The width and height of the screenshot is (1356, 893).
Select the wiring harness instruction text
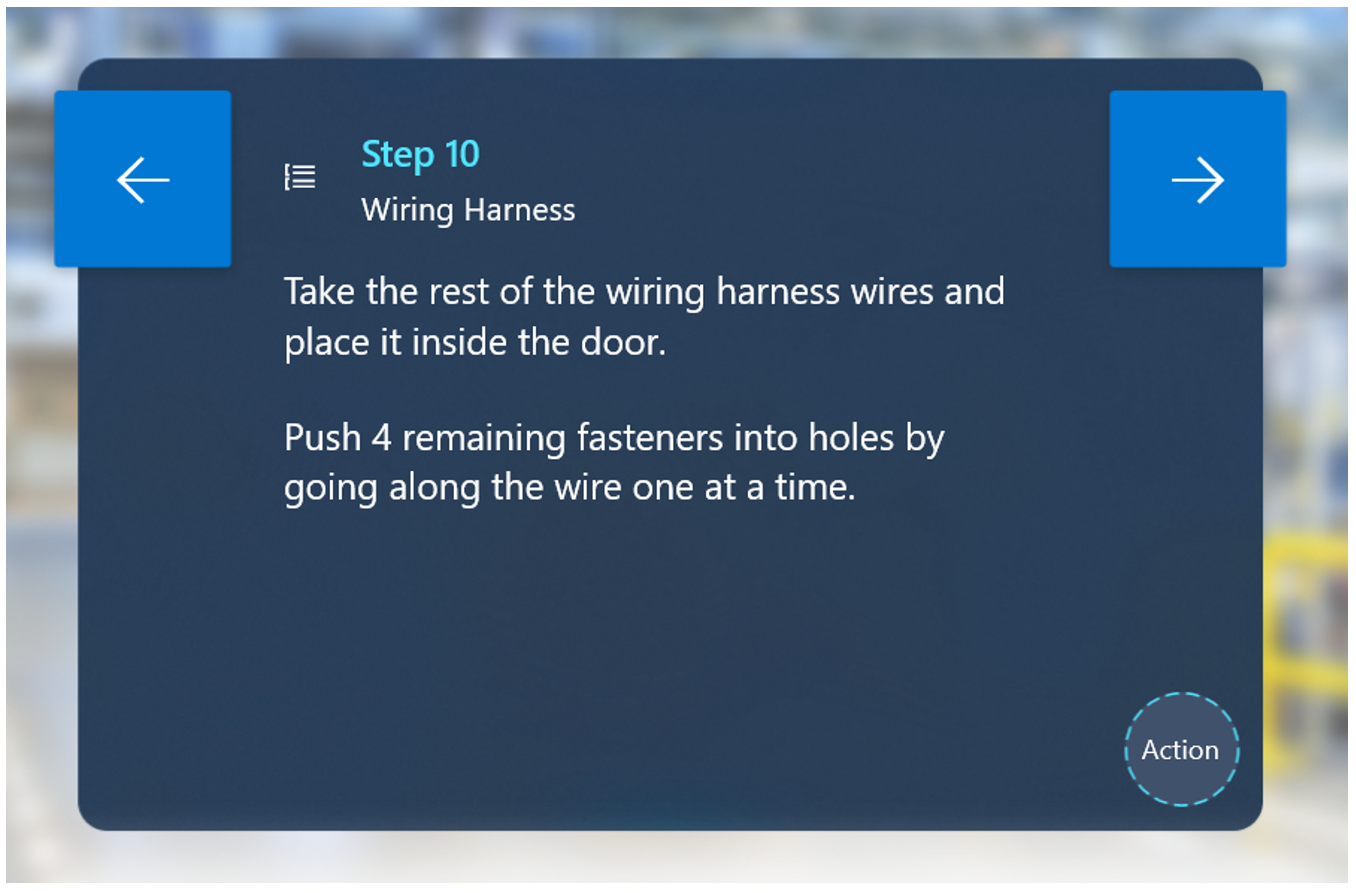[645, 316]
